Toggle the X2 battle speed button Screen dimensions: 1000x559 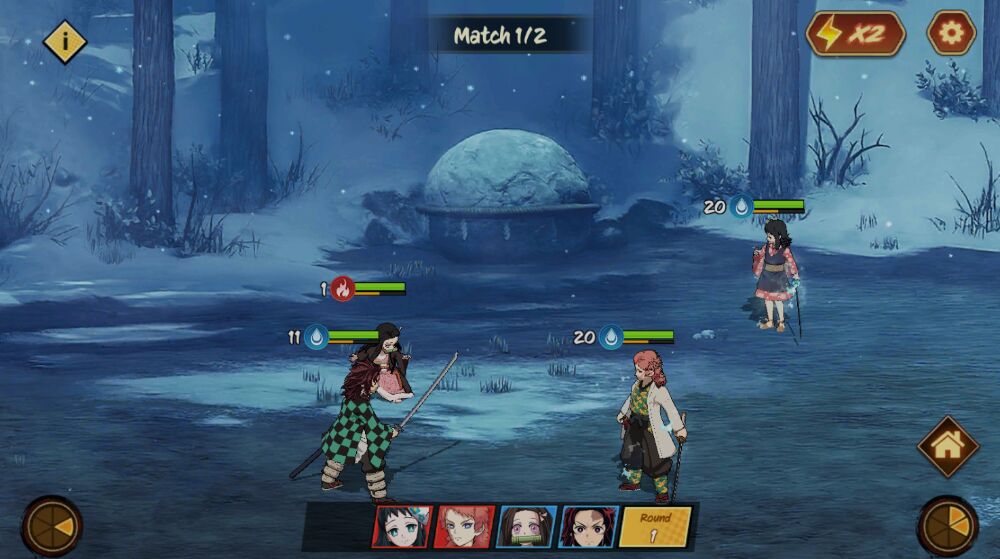tap(855, 33)
